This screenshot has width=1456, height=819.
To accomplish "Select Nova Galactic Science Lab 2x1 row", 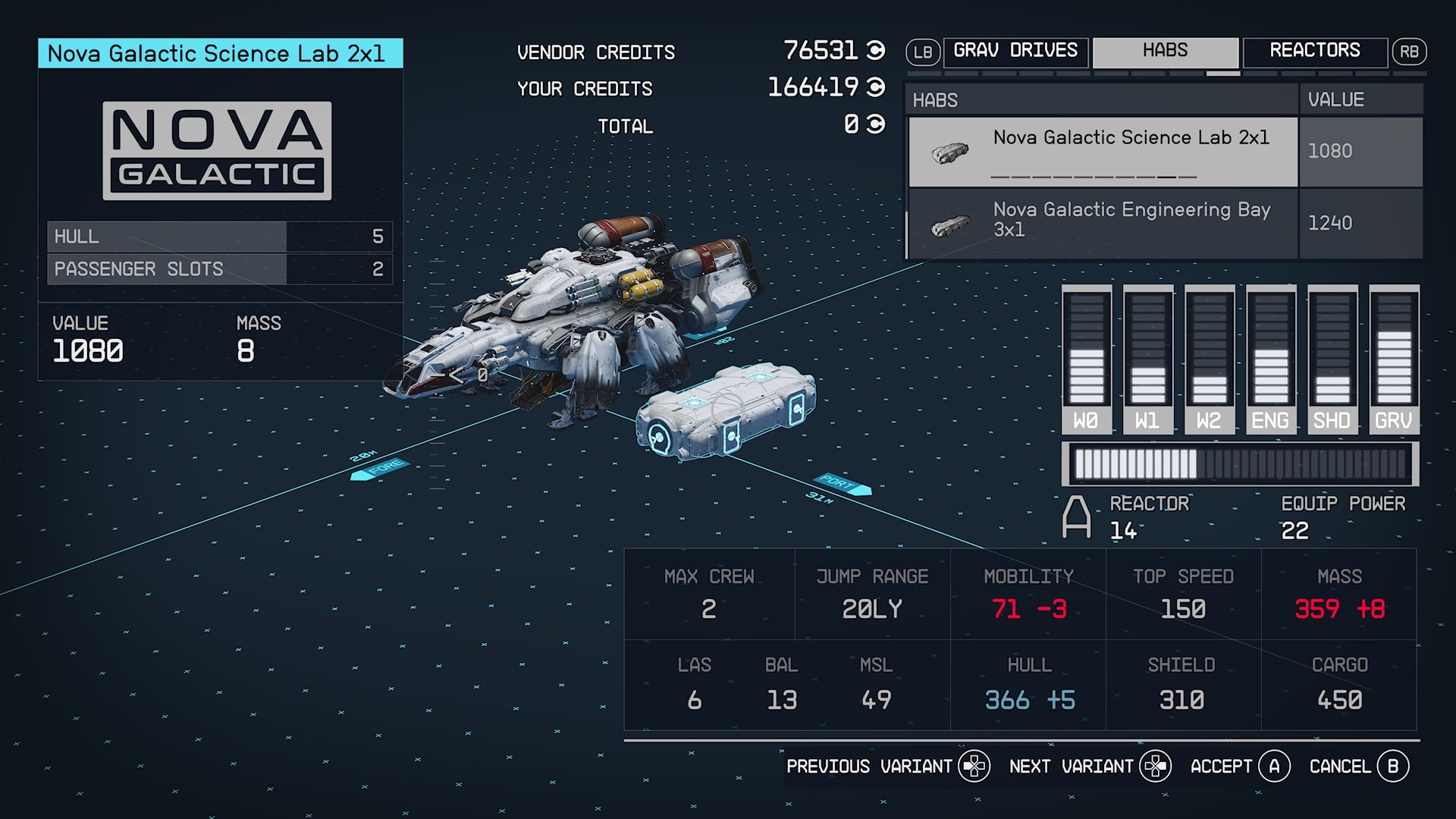I will [x=1103, y=151].
